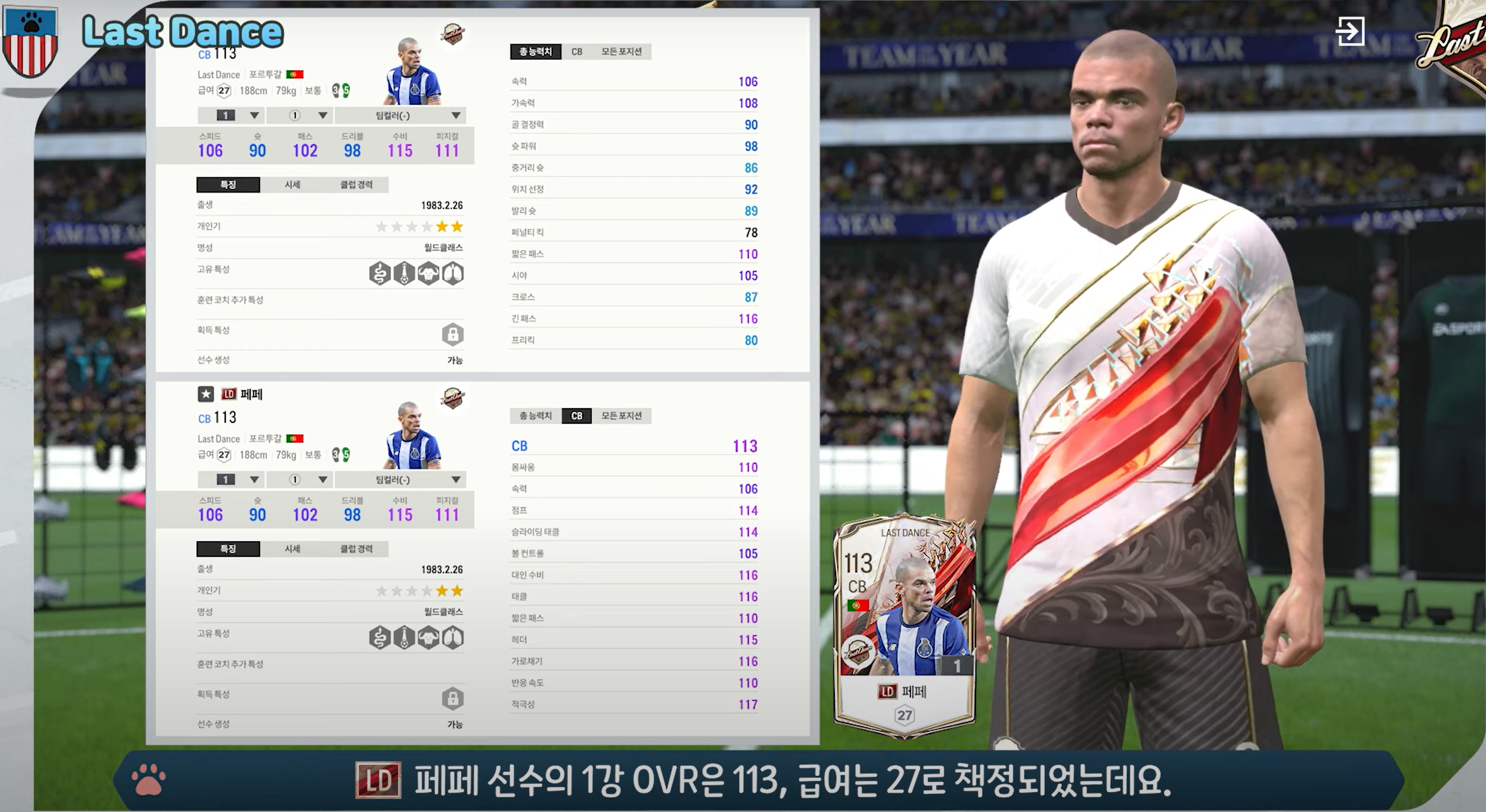Toggle the star favorite beside 페페 name

(206, 394)
